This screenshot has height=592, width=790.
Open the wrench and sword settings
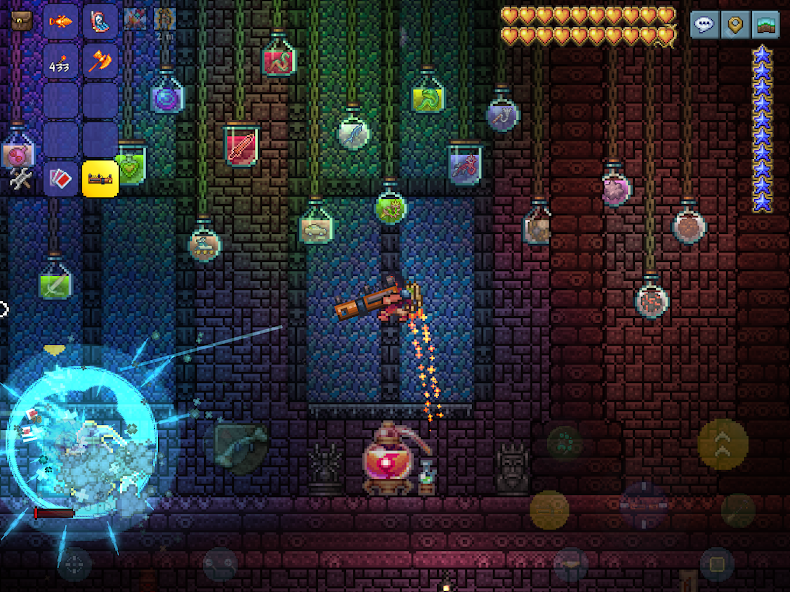21,179
